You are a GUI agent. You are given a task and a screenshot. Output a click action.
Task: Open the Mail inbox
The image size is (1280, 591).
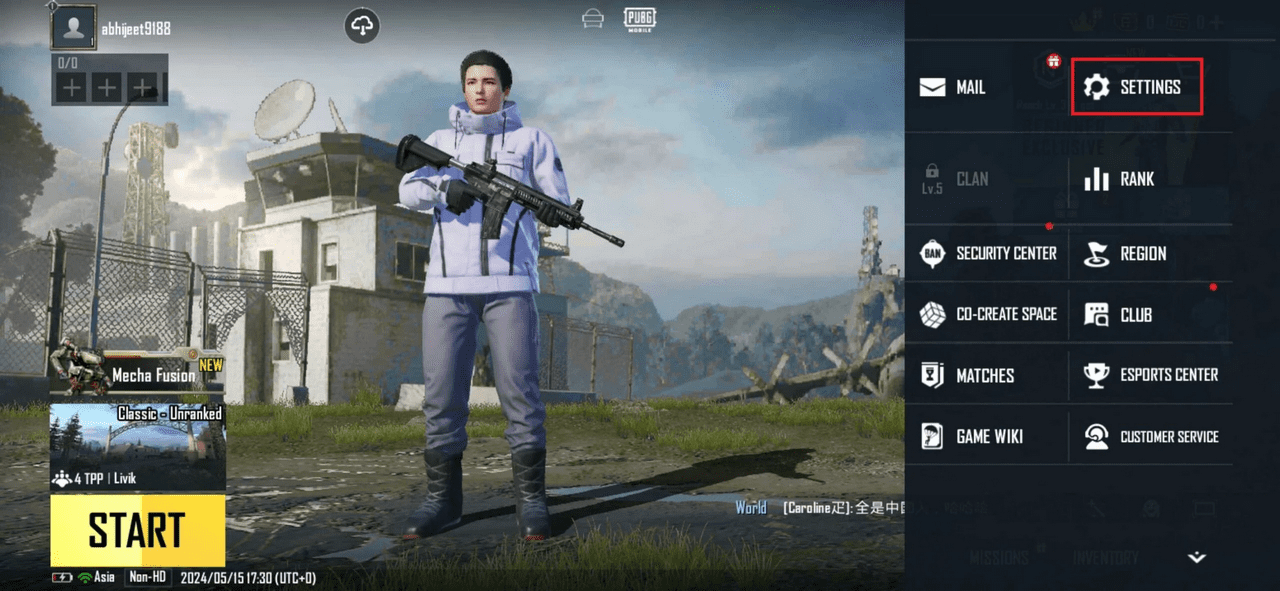click(952, 87)
